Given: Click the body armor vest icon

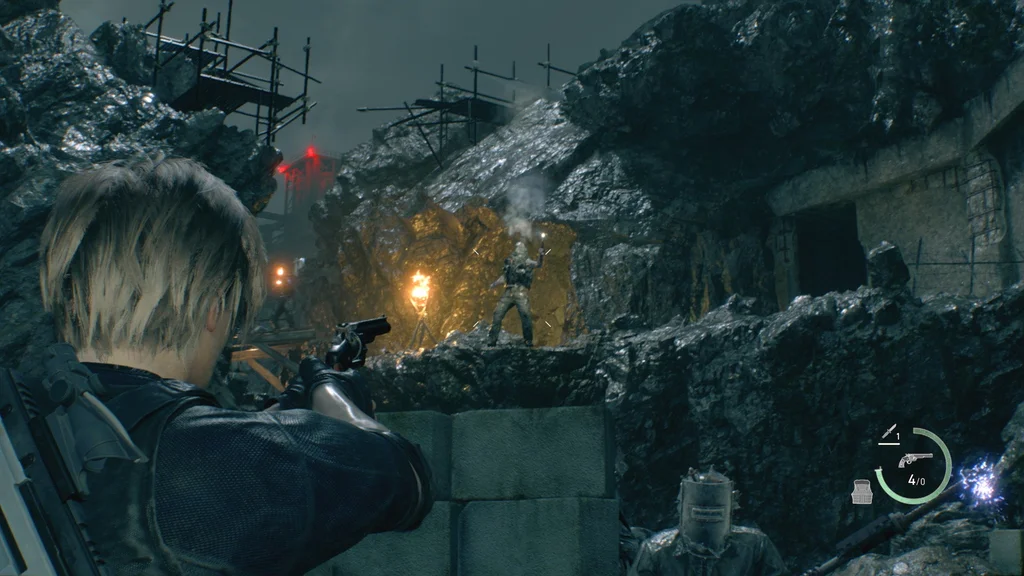Looking at the screenshot, I should [x=860, y=491].
